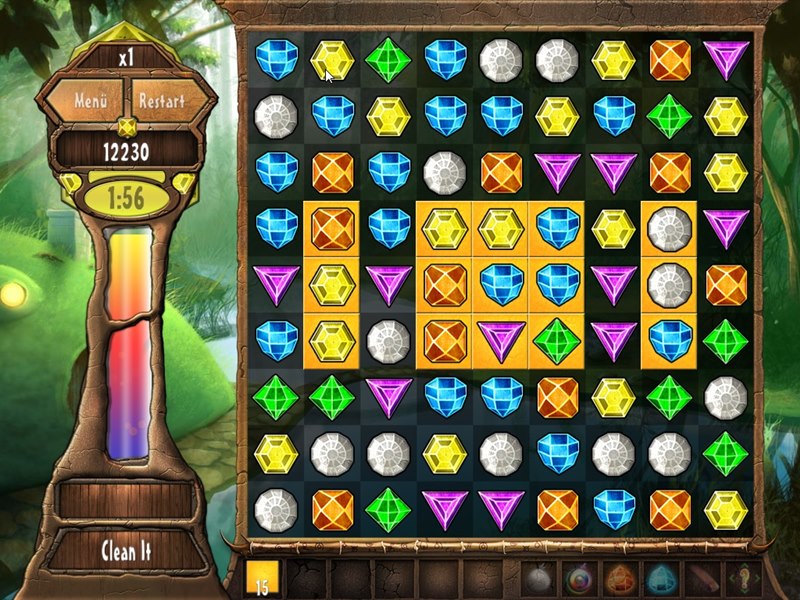Screen dimensions: 800x600
Task: Select the green gem on a gold tile
Action: [x=557, y=341]
